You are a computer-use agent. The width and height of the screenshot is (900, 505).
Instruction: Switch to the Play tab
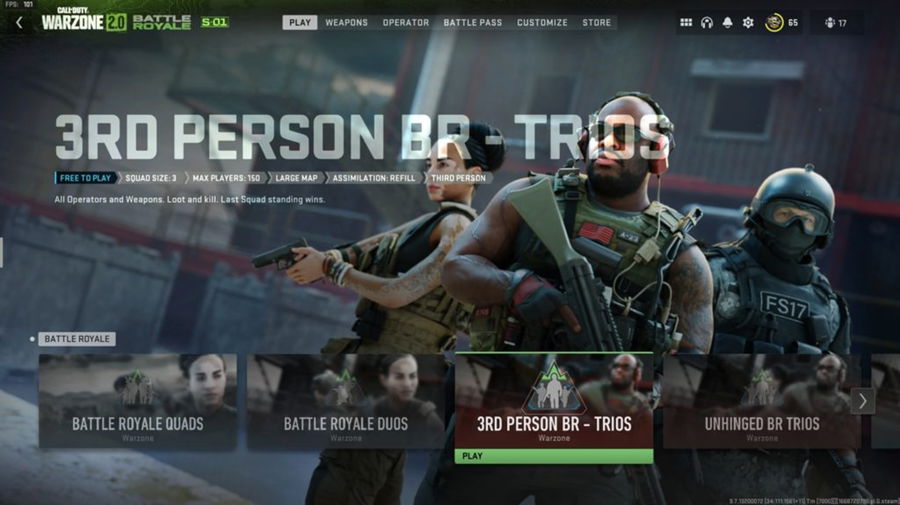(x=299, y=22)
